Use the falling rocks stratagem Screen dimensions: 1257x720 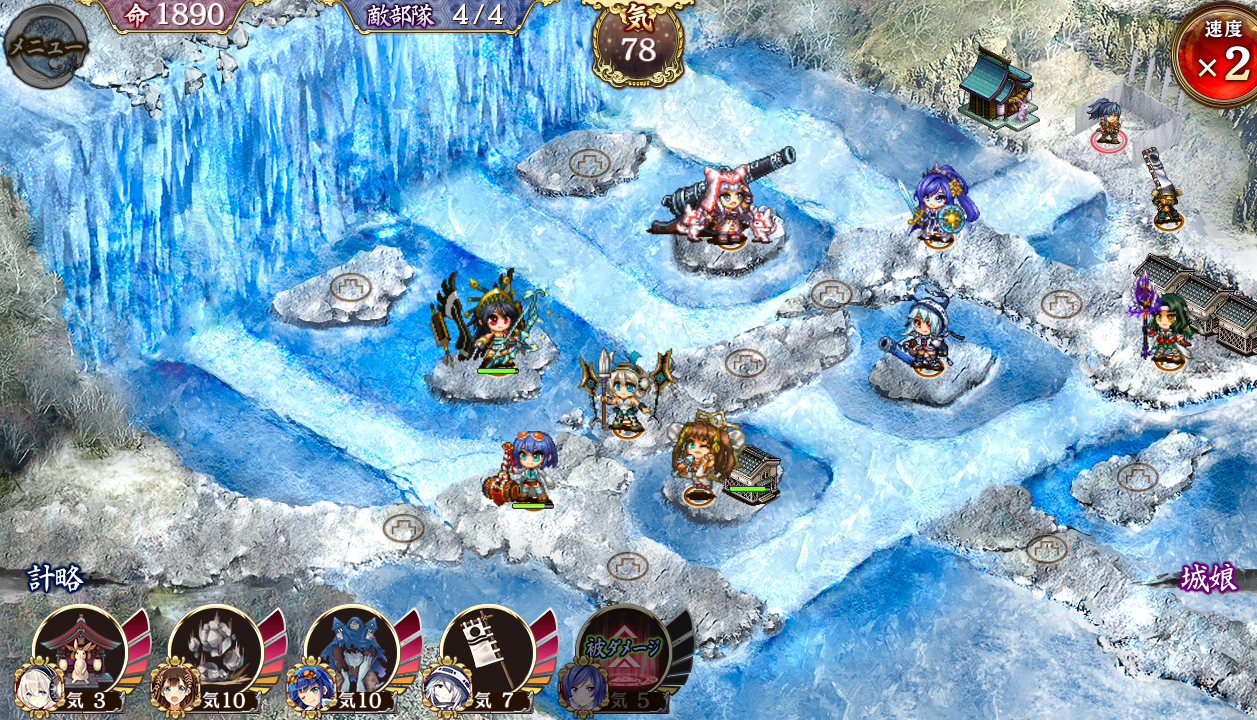coord(215,650)
